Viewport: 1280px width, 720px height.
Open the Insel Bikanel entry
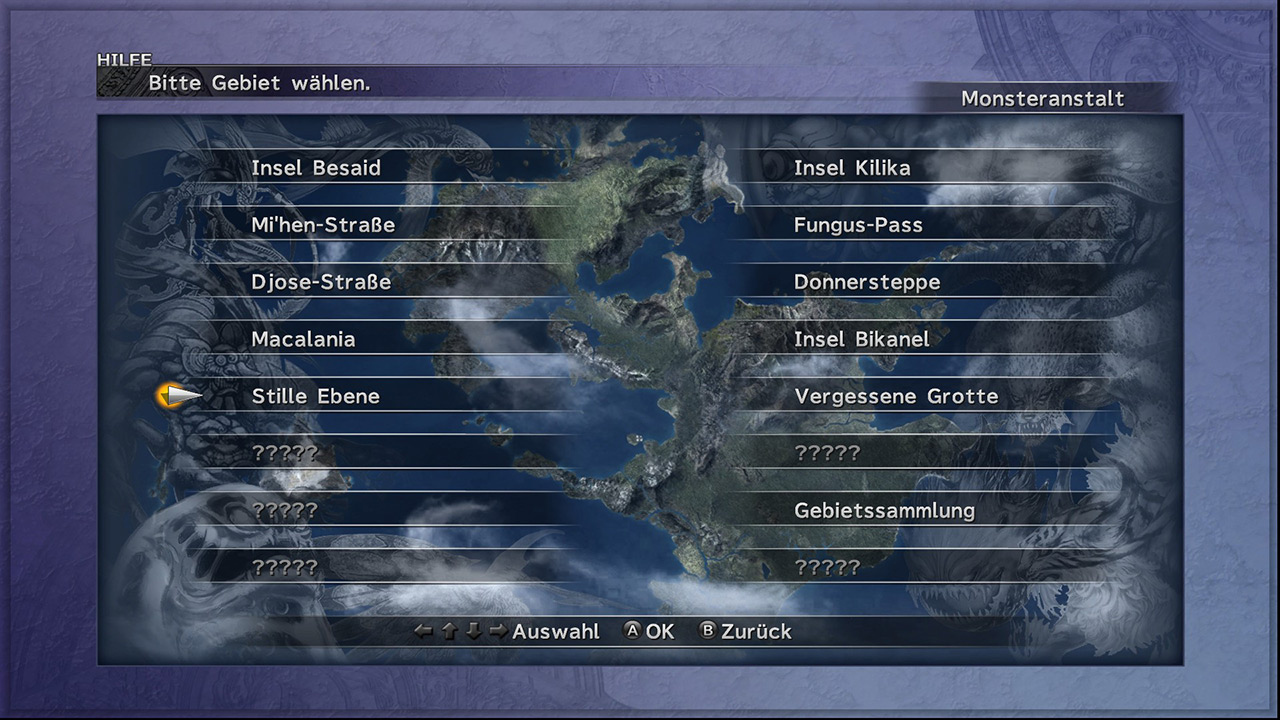click(x=861, y=339)
